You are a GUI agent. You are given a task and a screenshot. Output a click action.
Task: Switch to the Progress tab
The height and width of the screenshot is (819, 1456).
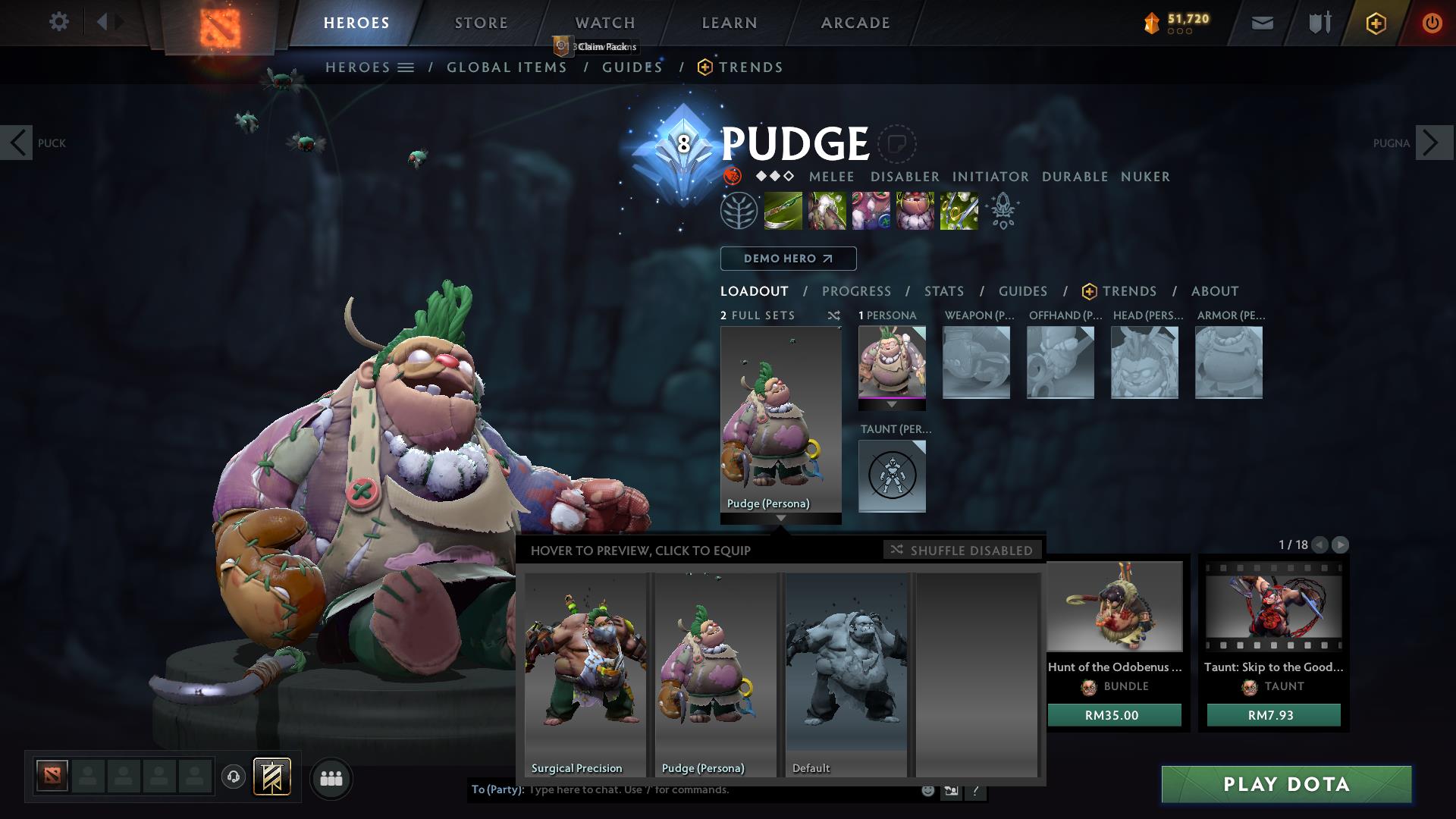pos(856,291)
